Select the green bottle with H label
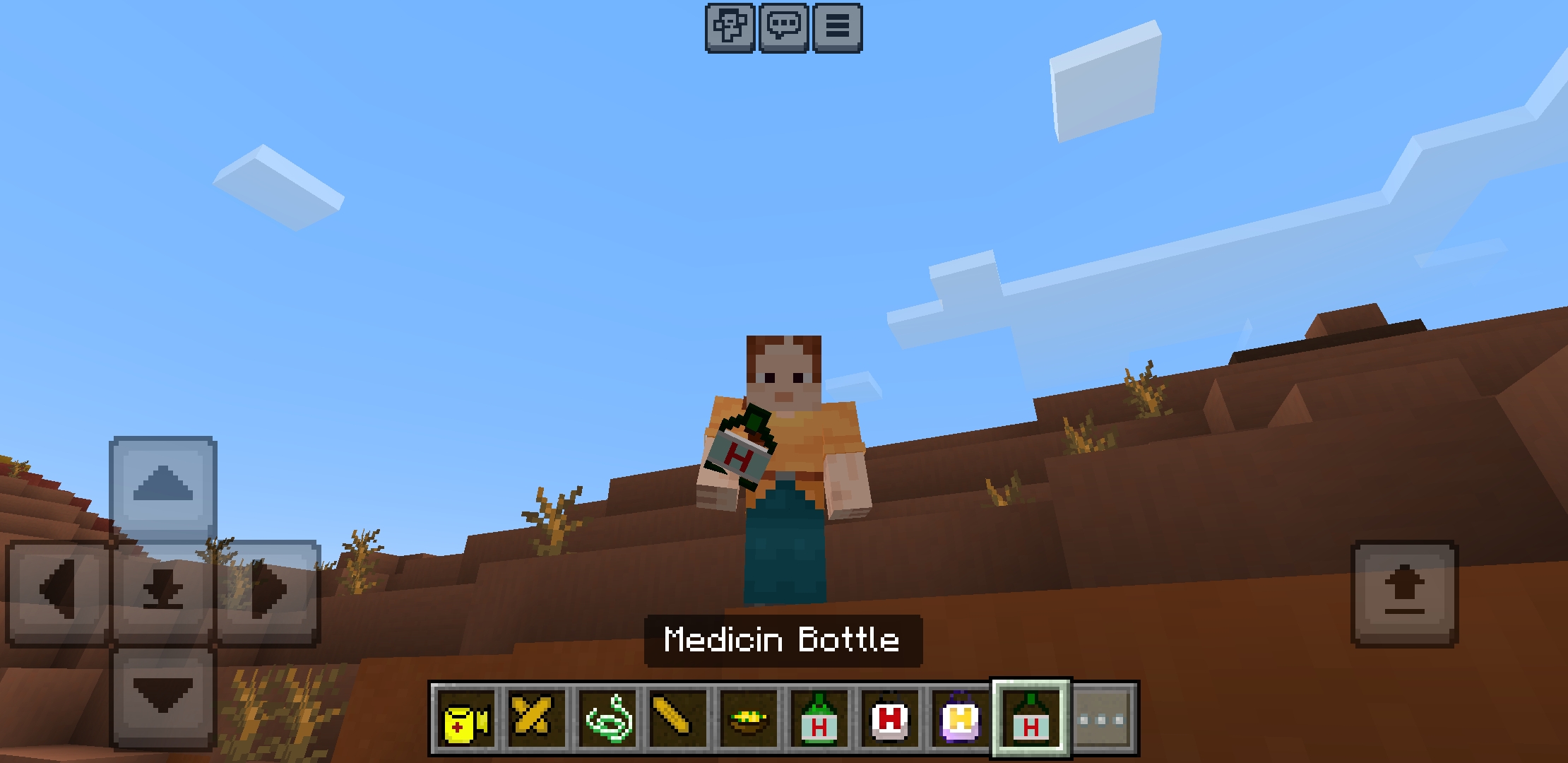The width and height of the screenshot is (1568, 763). (x=819, y=718)
